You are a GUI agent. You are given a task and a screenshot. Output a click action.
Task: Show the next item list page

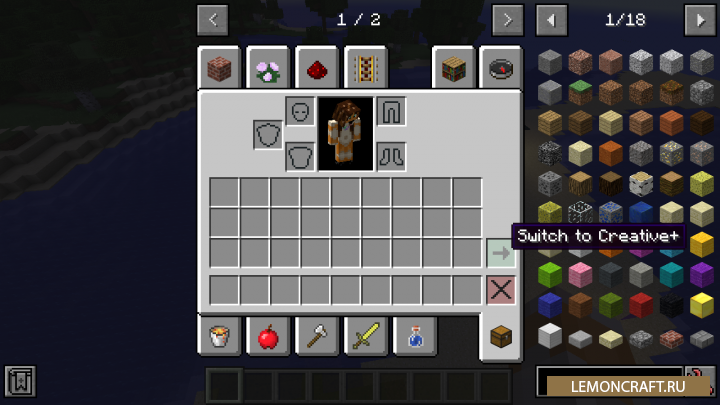[x=699, y=19]
